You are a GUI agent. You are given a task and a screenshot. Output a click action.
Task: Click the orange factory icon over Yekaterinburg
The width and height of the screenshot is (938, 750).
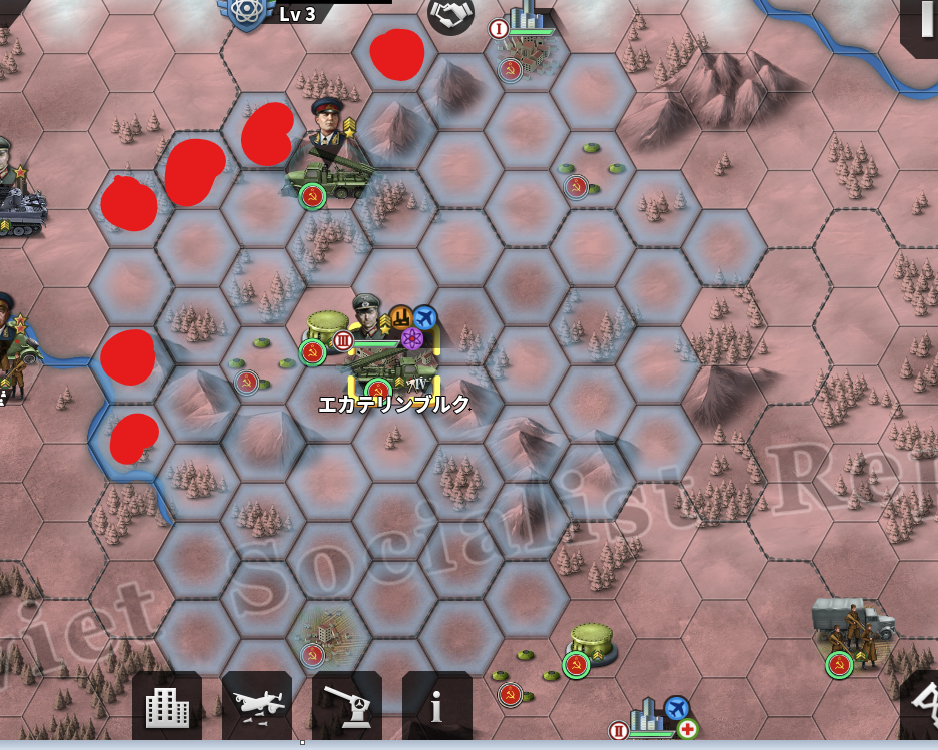(400, 318)
